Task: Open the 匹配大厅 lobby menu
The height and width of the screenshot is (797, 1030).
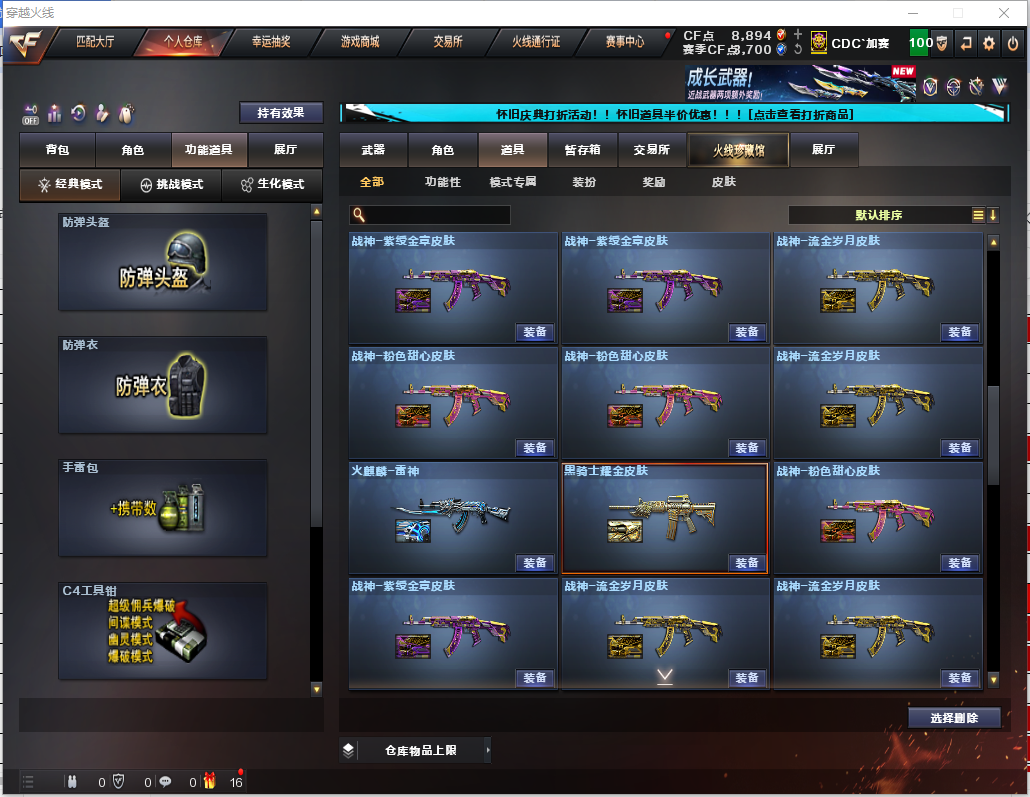Action: pyautogui.click(x=95, y=42)
